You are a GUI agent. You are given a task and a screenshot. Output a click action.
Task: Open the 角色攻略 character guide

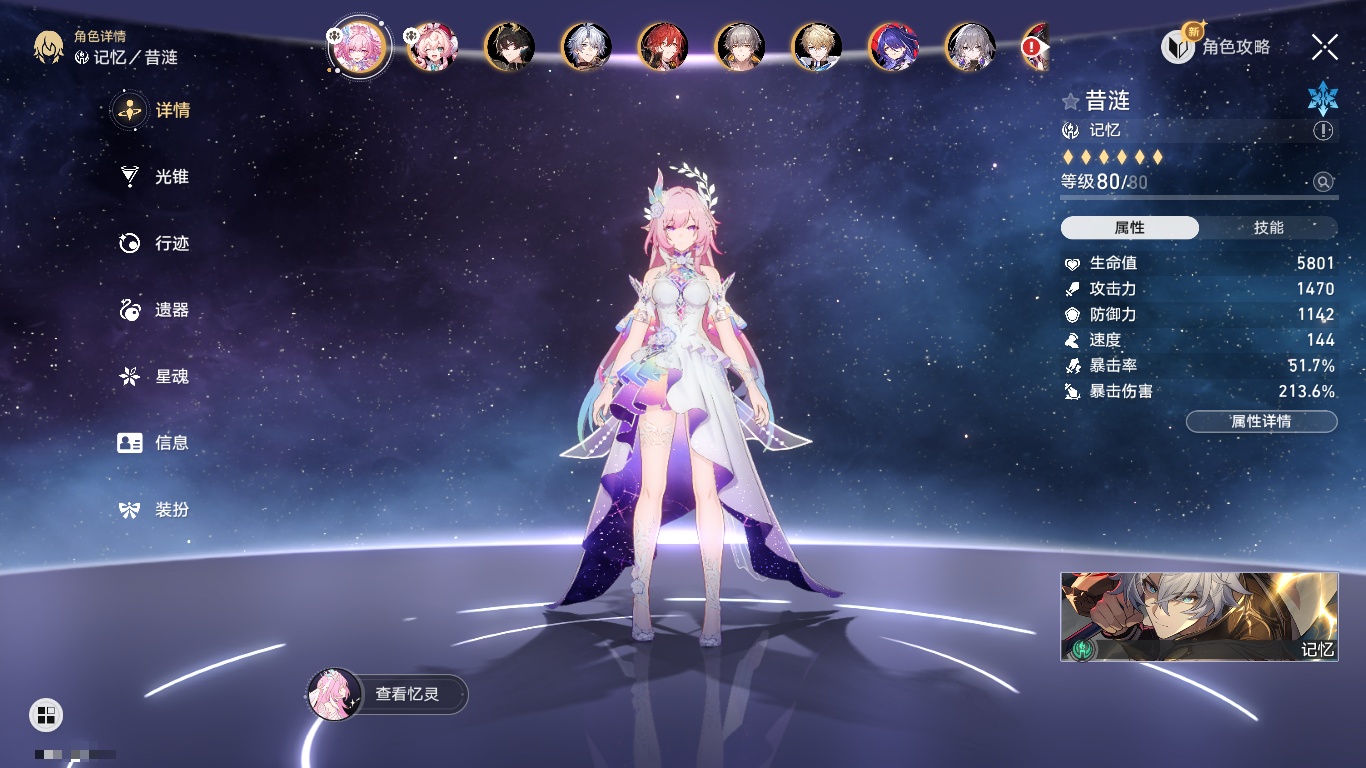coord(1216,46)
